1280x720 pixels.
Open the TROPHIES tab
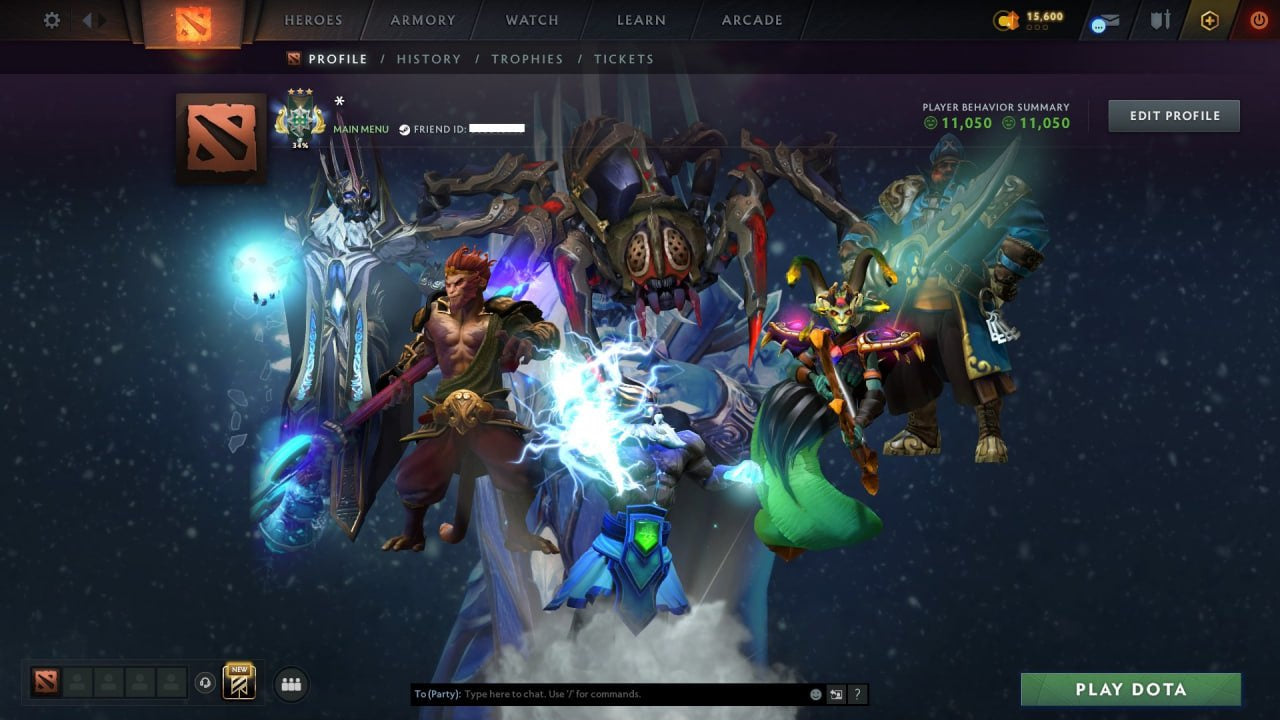[527, 59]
